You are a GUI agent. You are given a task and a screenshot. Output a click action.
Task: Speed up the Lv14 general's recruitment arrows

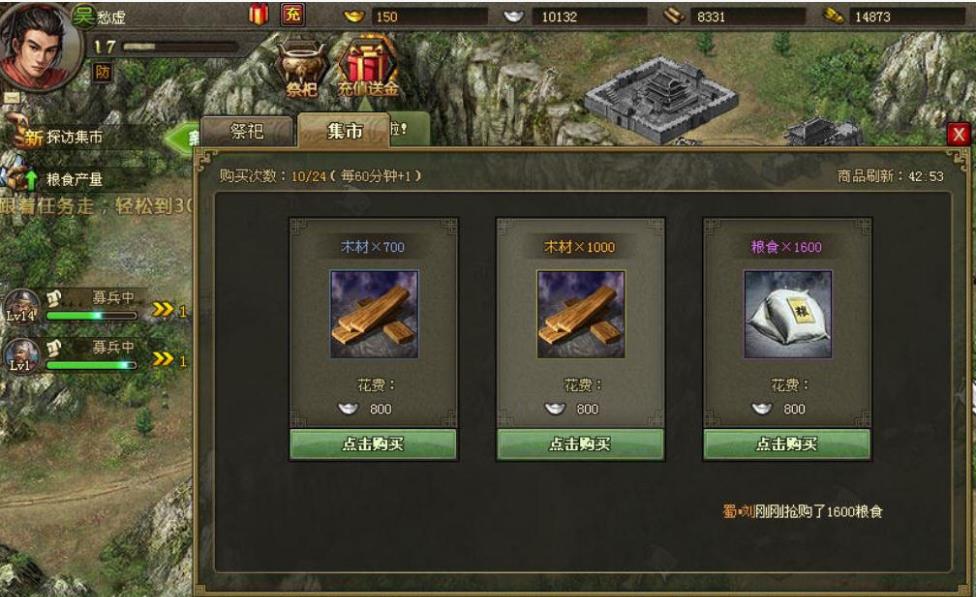(x=163, y=310)
